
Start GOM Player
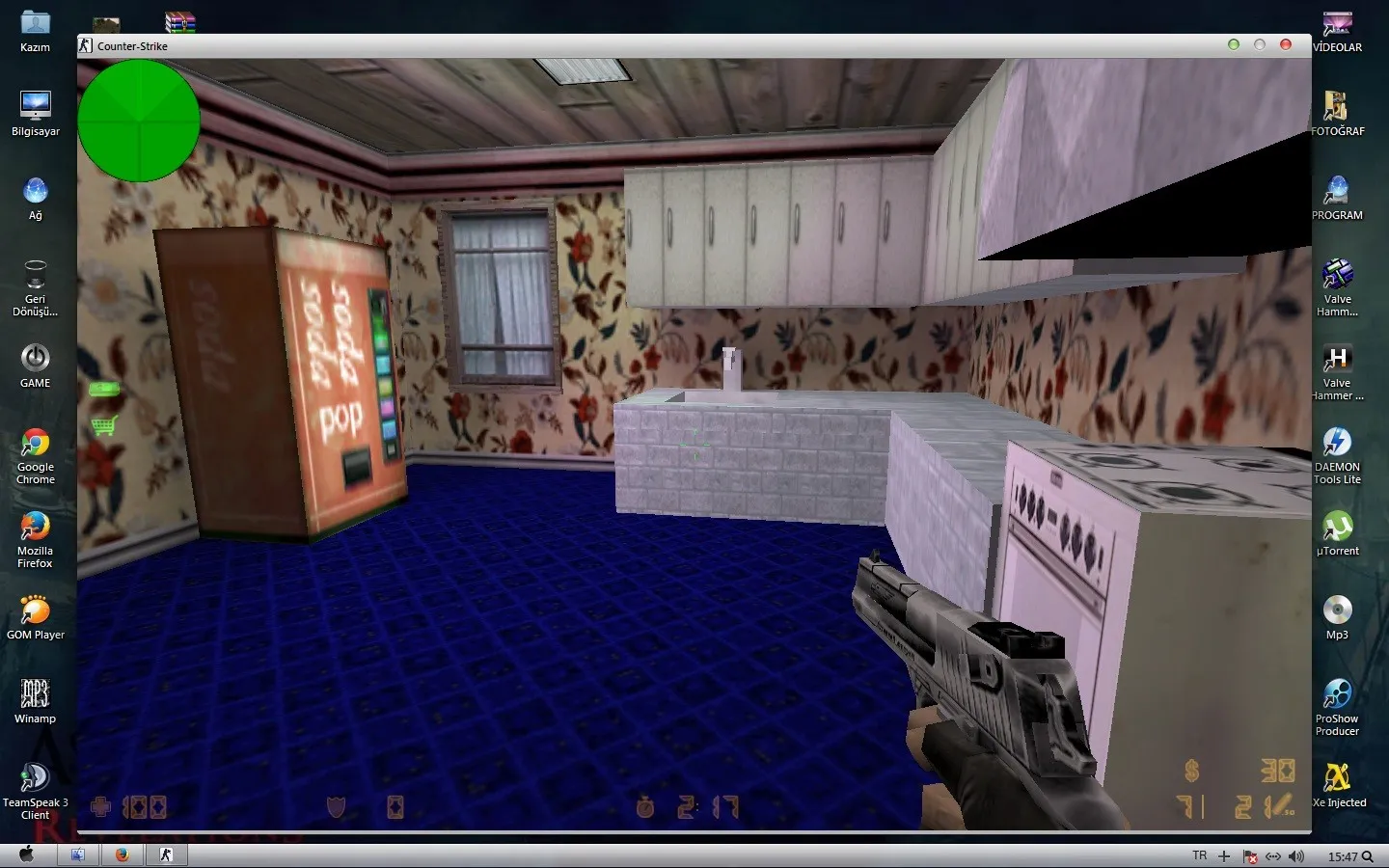[x=35, y=611]
